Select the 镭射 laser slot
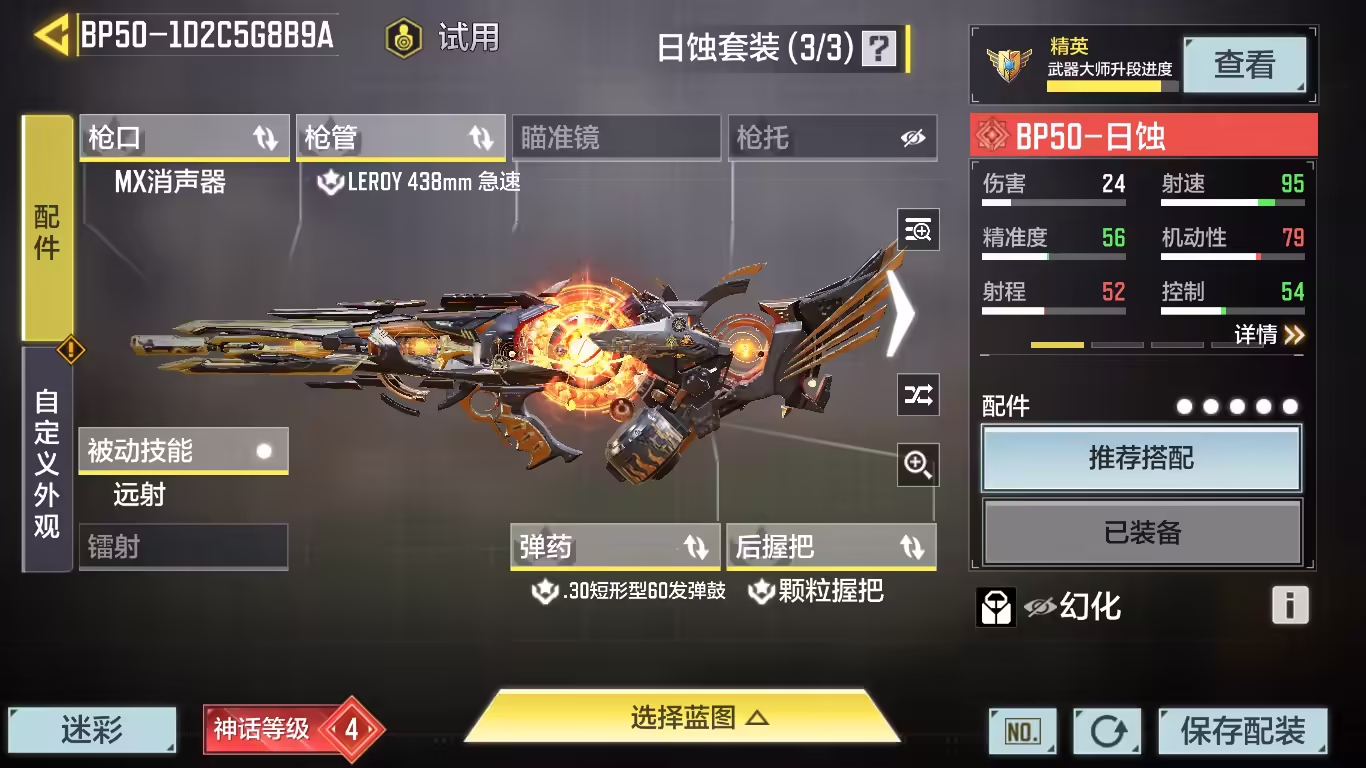 pos(183,547)
